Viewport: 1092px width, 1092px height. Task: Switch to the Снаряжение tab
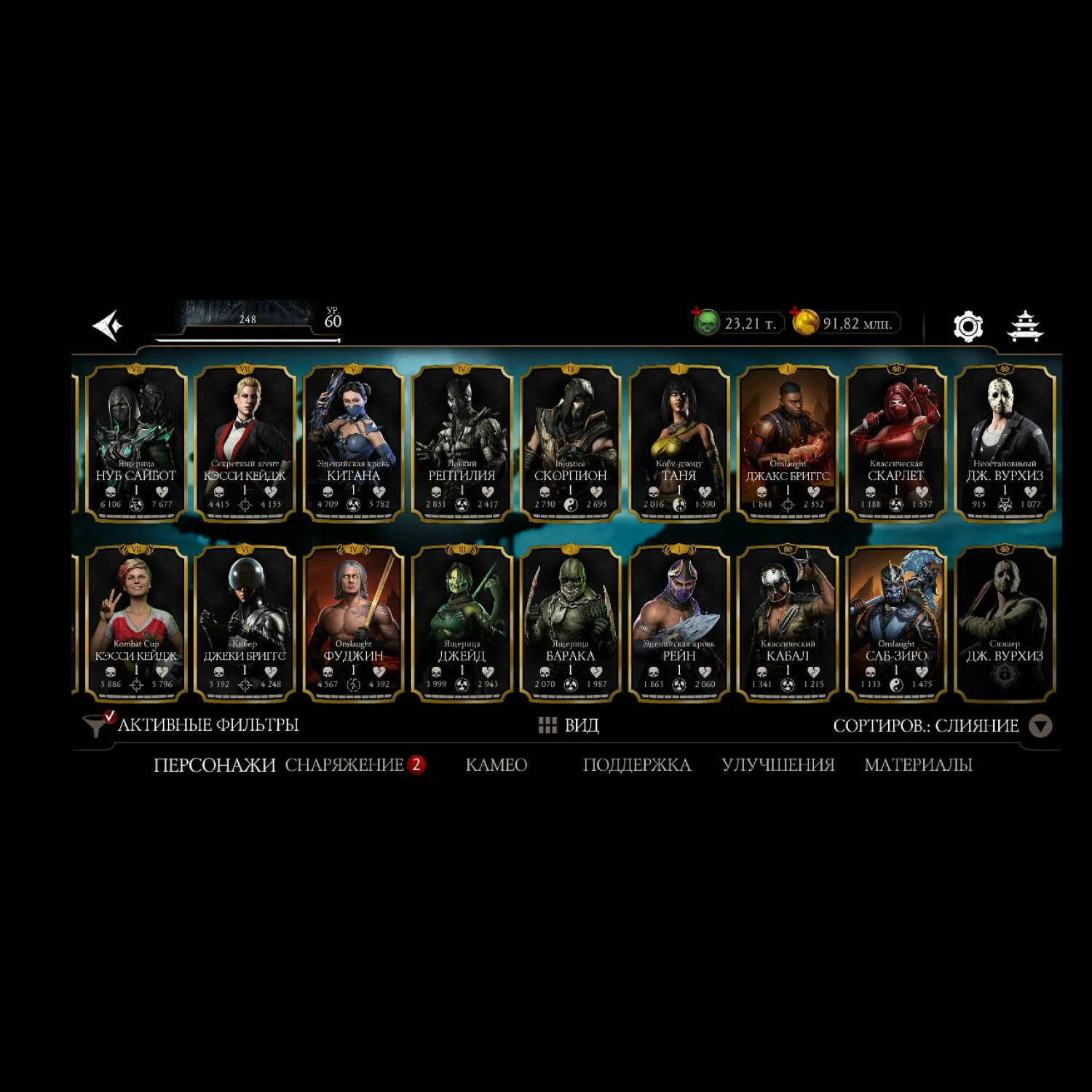point(344,765)
